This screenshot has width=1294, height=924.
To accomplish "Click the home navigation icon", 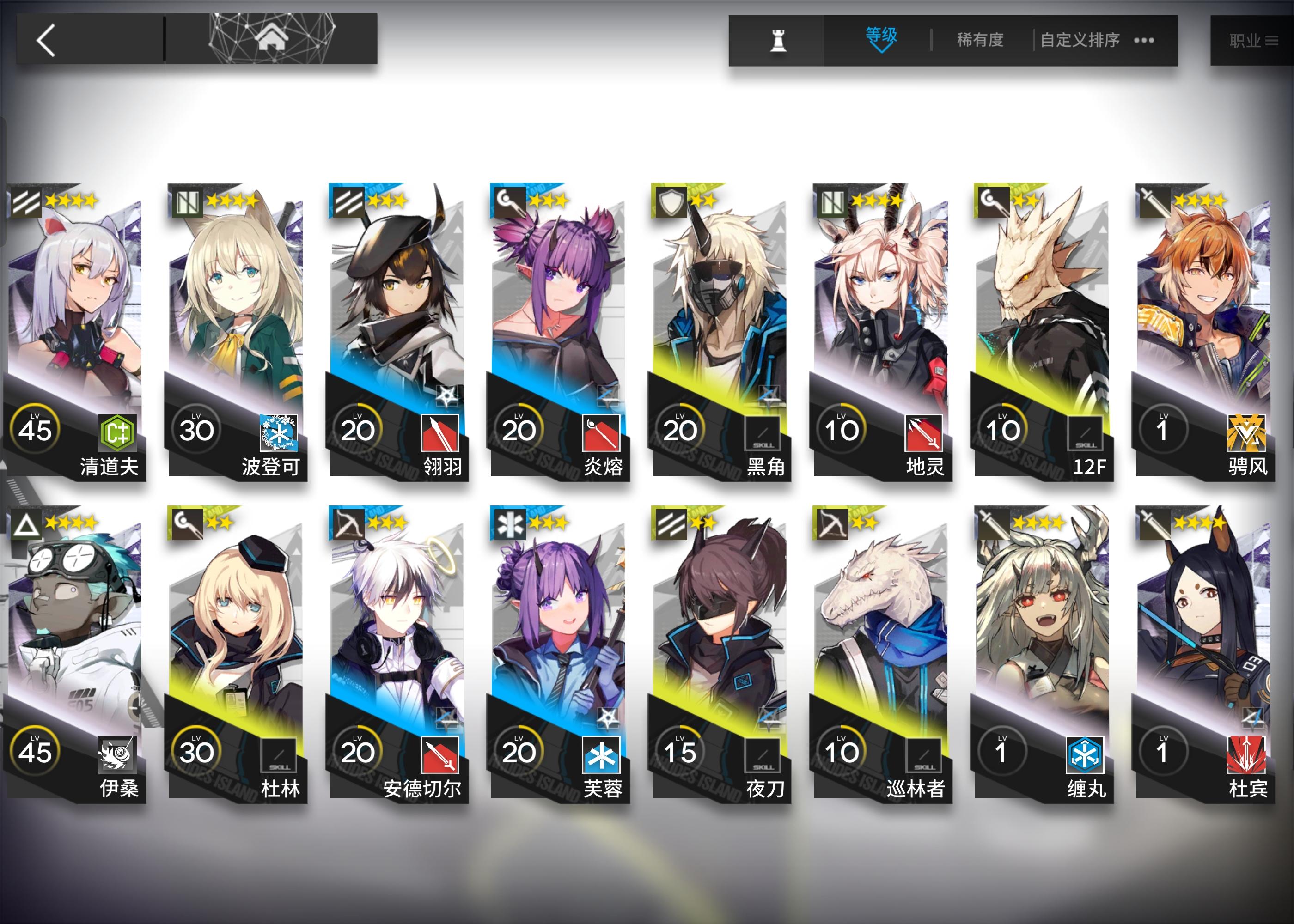I will coord(273,39).
